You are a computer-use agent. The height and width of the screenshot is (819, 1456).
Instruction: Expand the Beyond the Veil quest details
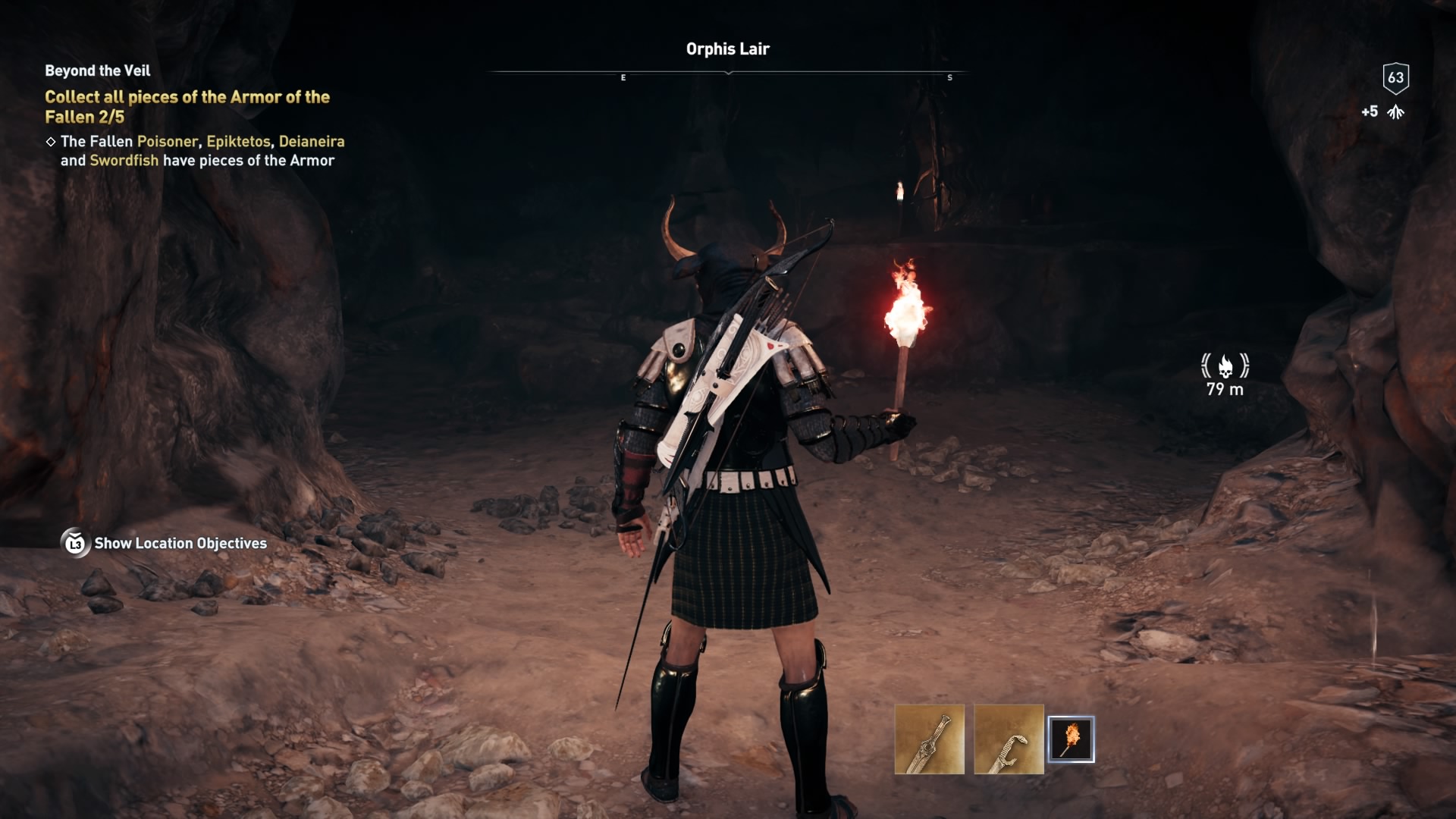point(96,71)
